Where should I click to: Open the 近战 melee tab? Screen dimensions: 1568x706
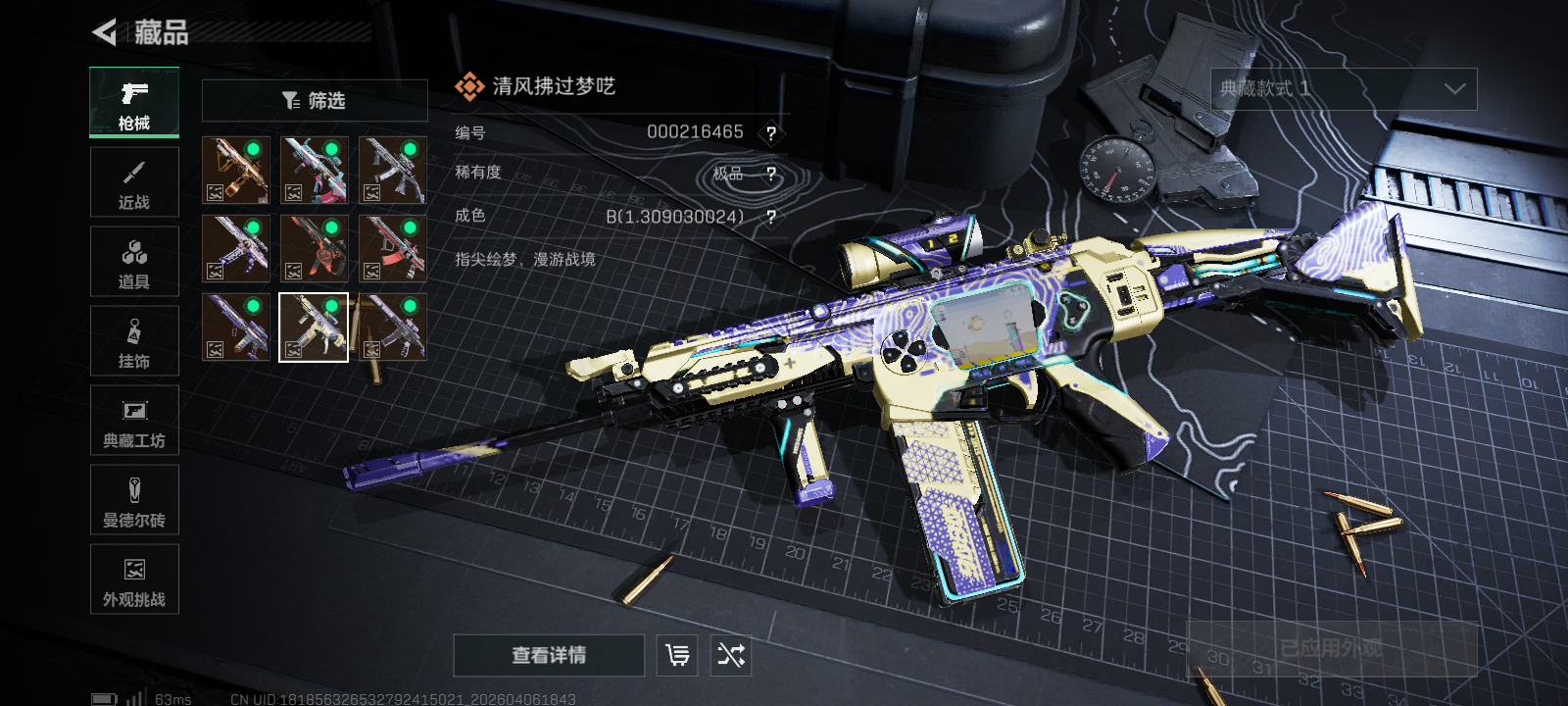point(134,182)
